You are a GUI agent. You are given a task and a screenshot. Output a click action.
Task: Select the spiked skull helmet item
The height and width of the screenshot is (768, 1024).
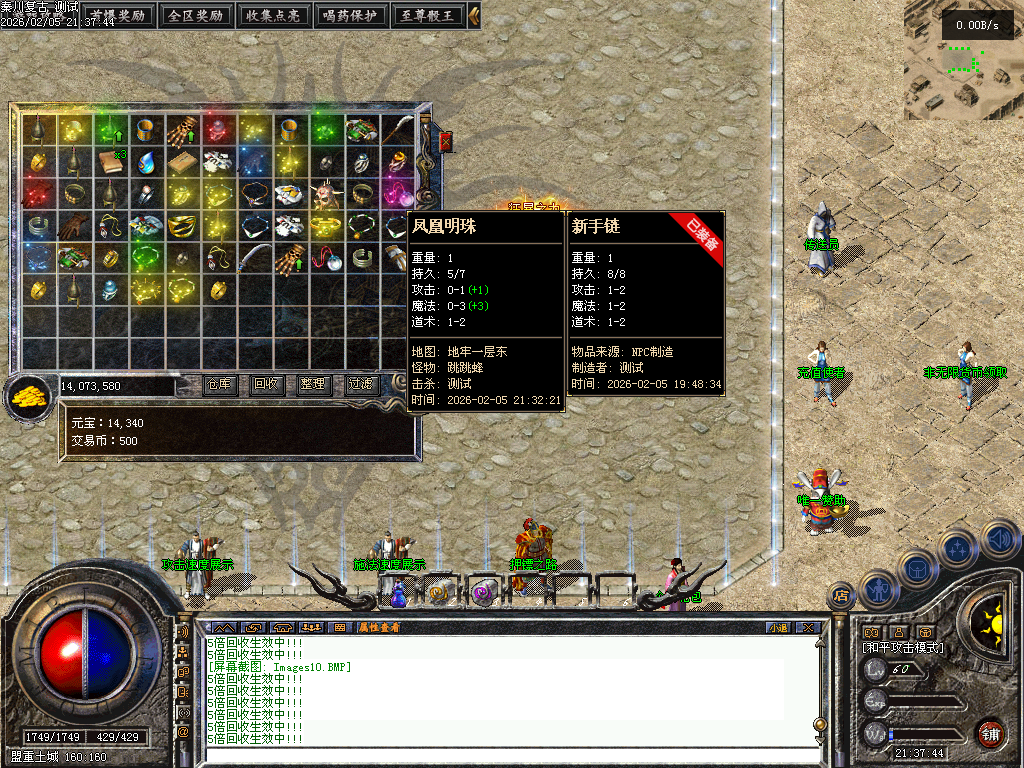(326, 194)
